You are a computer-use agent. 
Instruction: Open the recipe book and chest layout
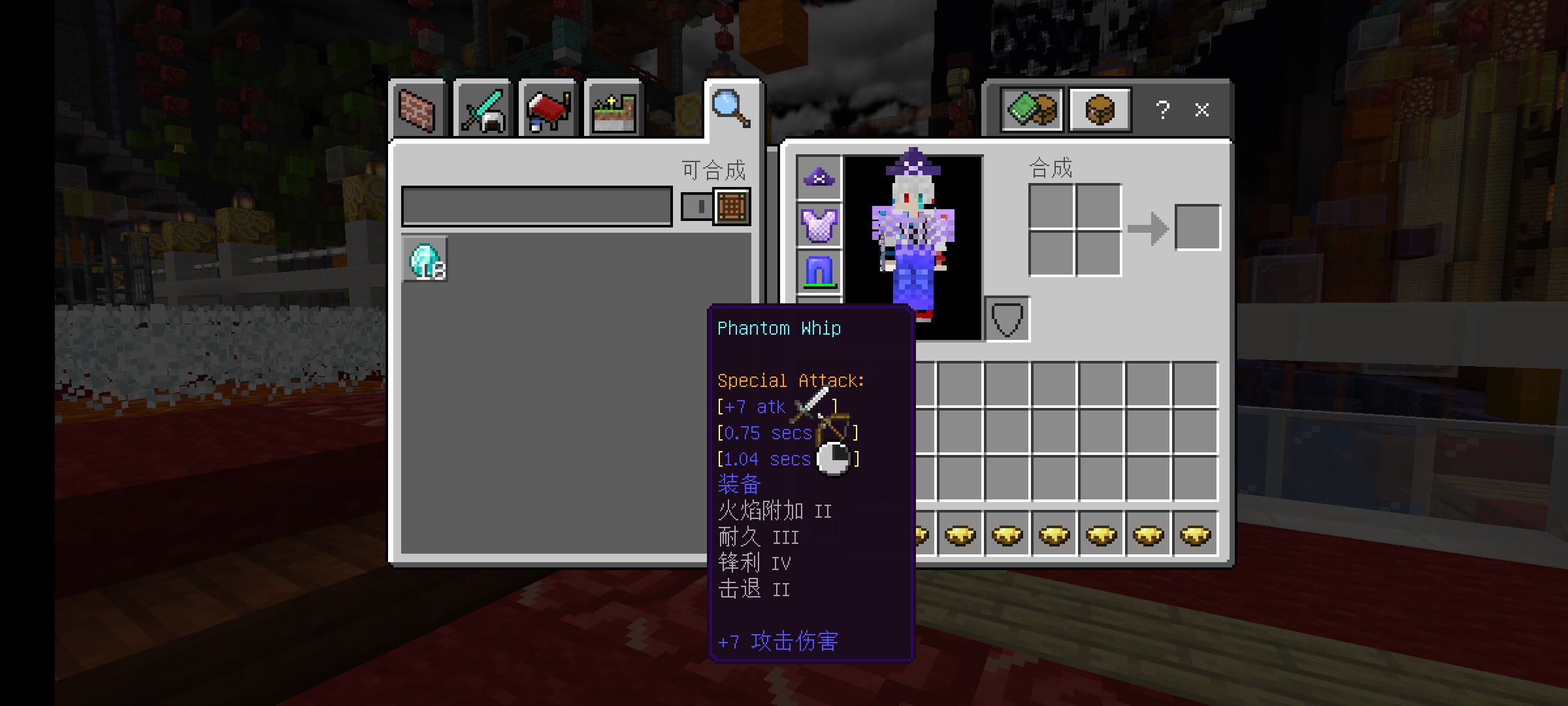[x=1032, y=110]
